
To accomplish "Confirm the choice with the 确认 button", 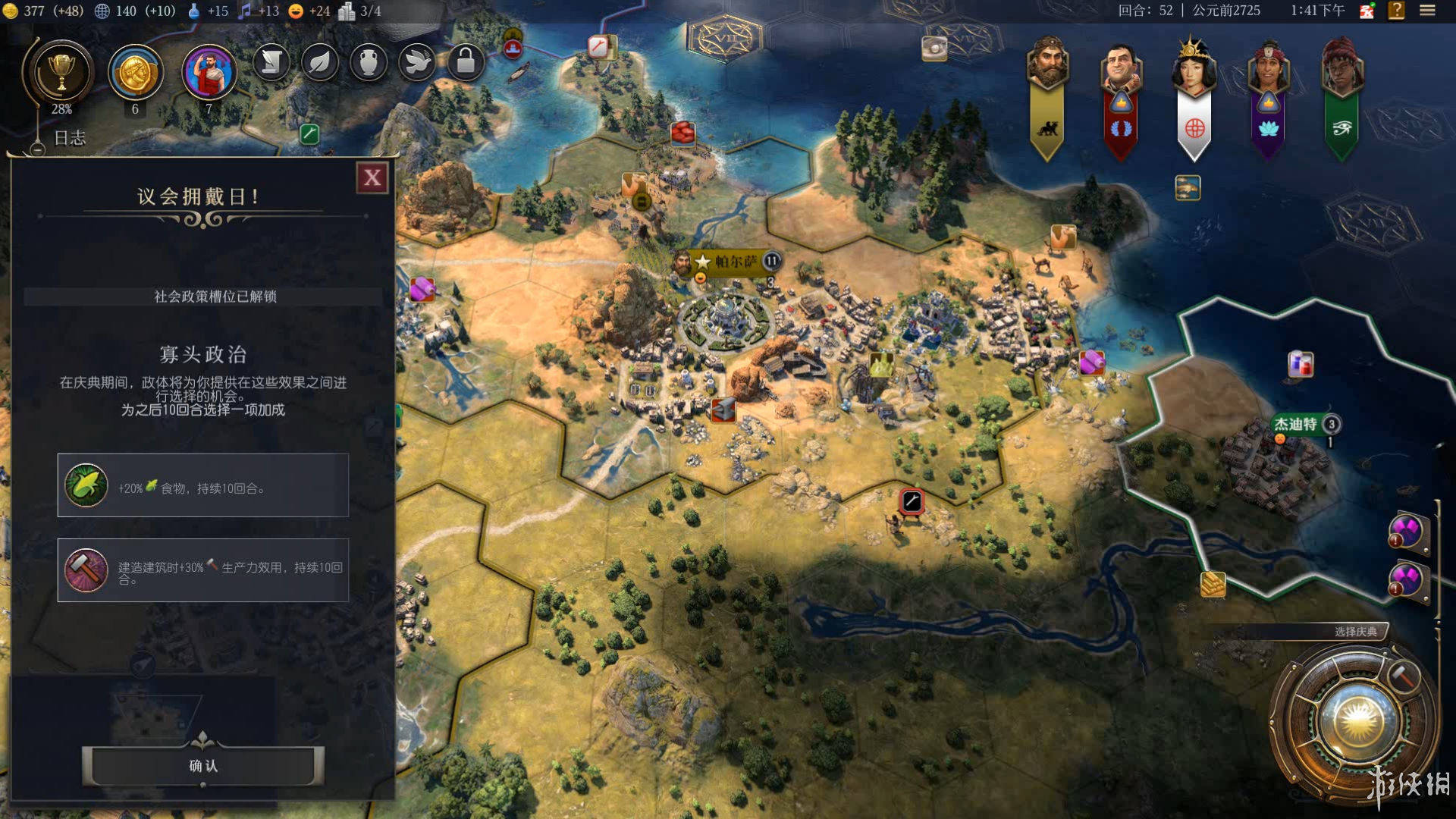I will tap(203, 766).
